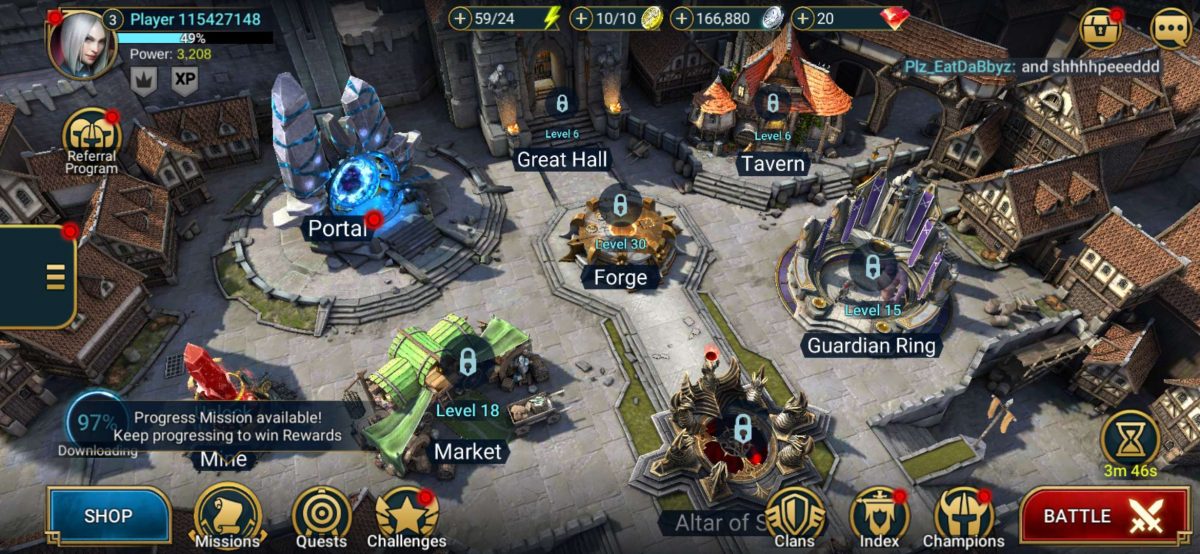Screen dimensions: 1200x554
Task: Open the Challenges menu
Action: pyautogui.click(x=406, y=516)
